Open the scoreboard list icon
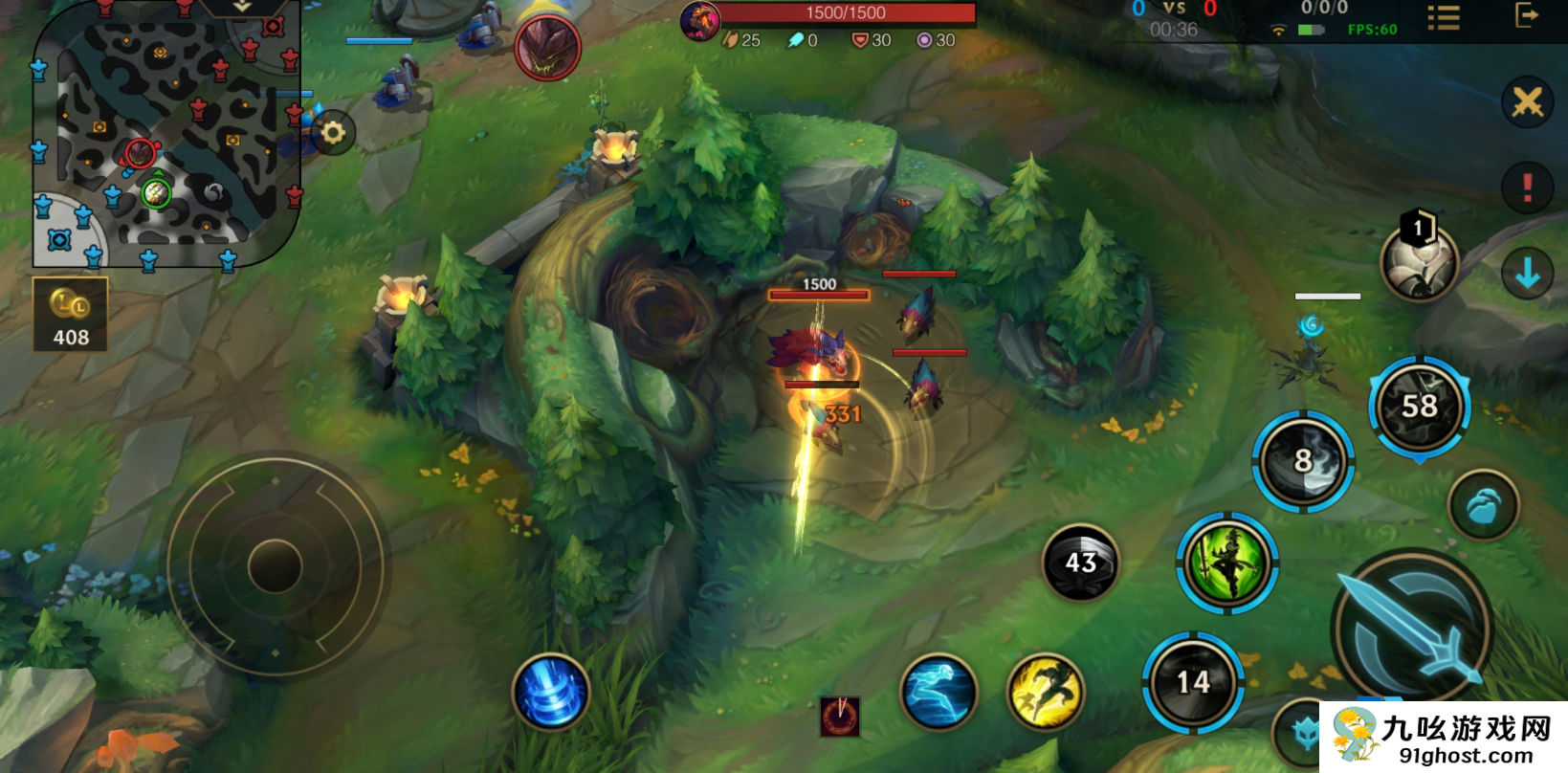Viewport: 1568px width, 773px height. [x=1443, y=18]
